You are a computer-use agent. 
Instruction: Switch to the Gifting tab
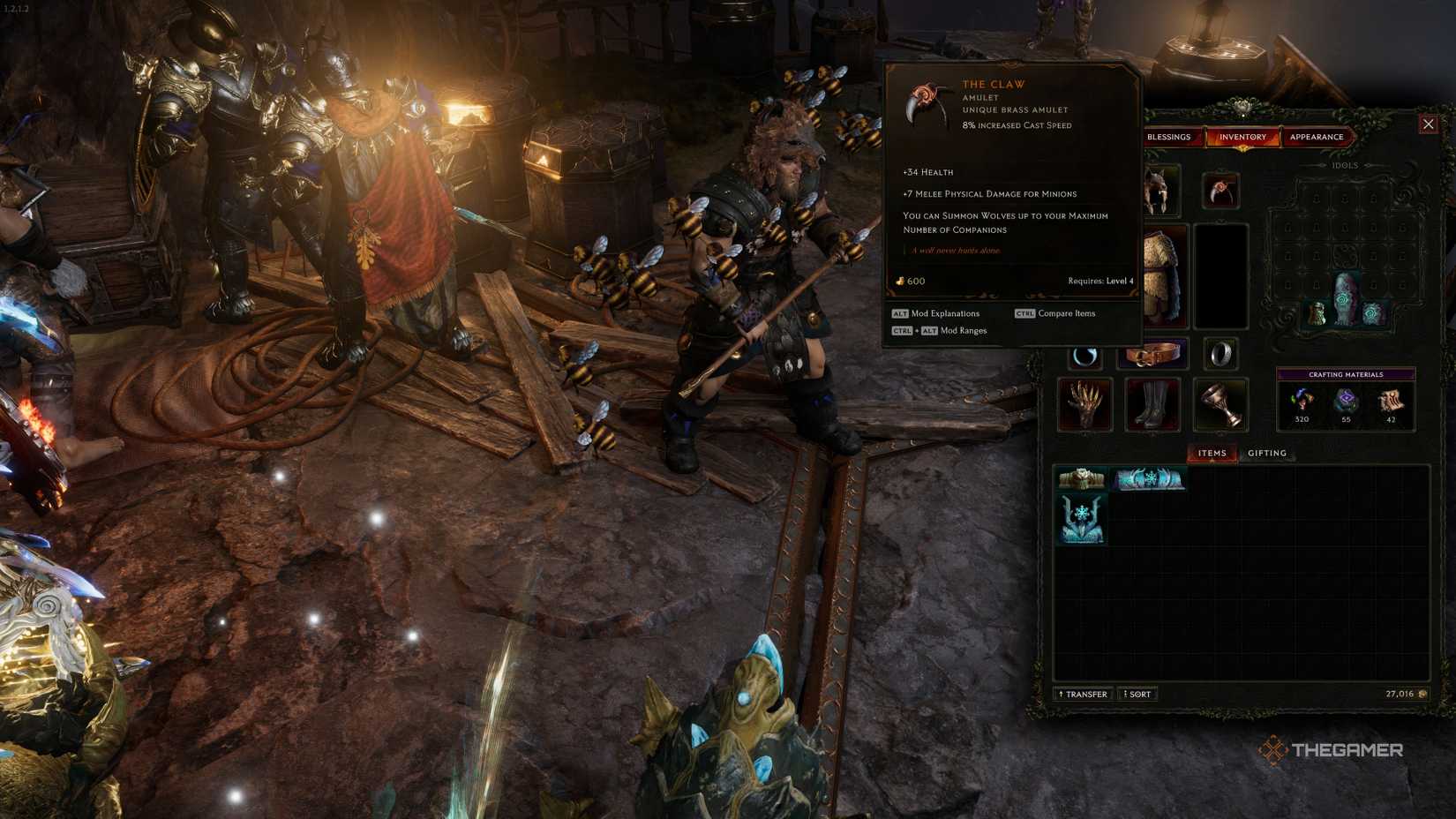pyautogui.click(x=1267, y=453)
